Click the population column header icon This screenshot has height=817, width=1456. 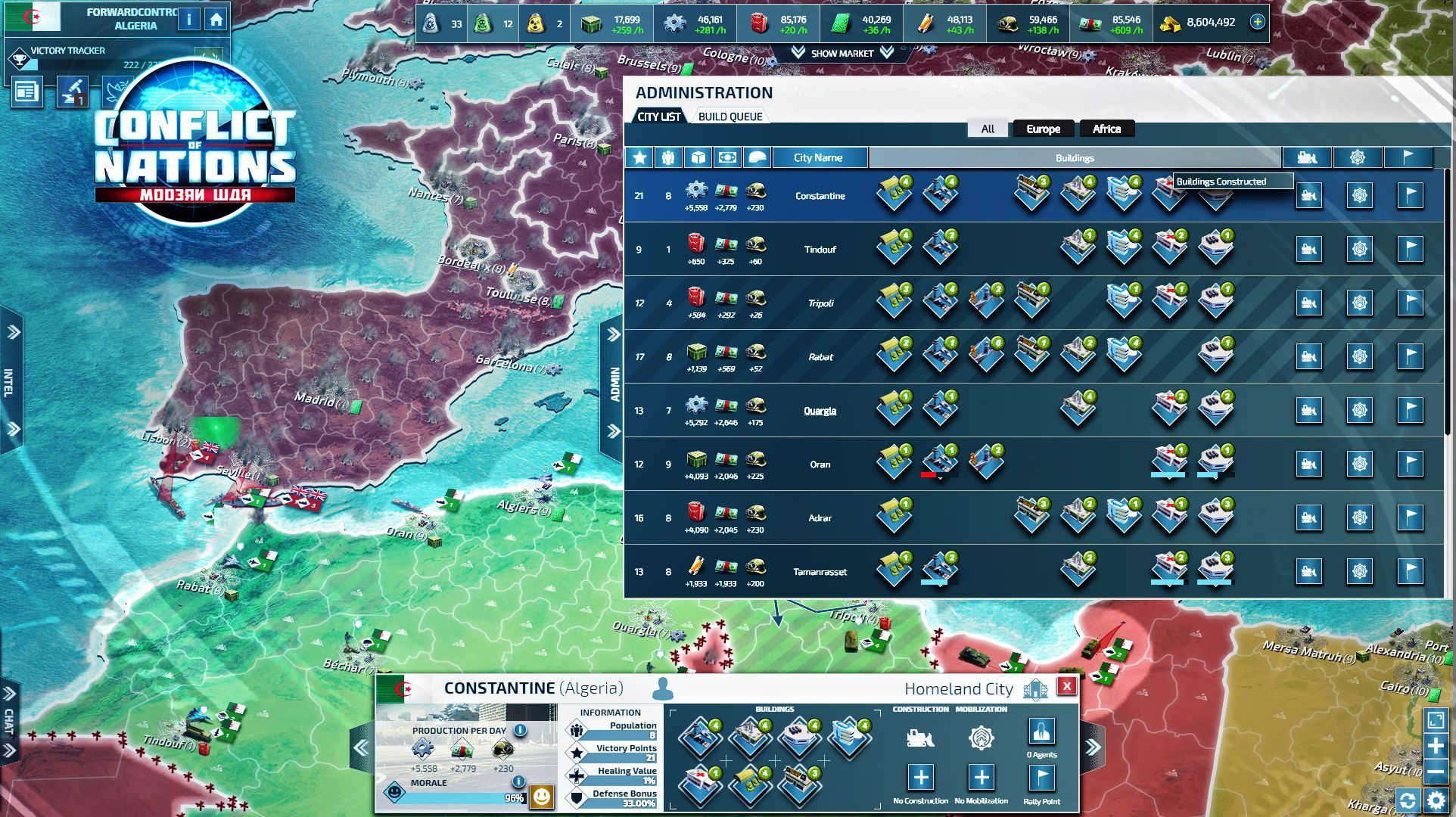(669, 157)
